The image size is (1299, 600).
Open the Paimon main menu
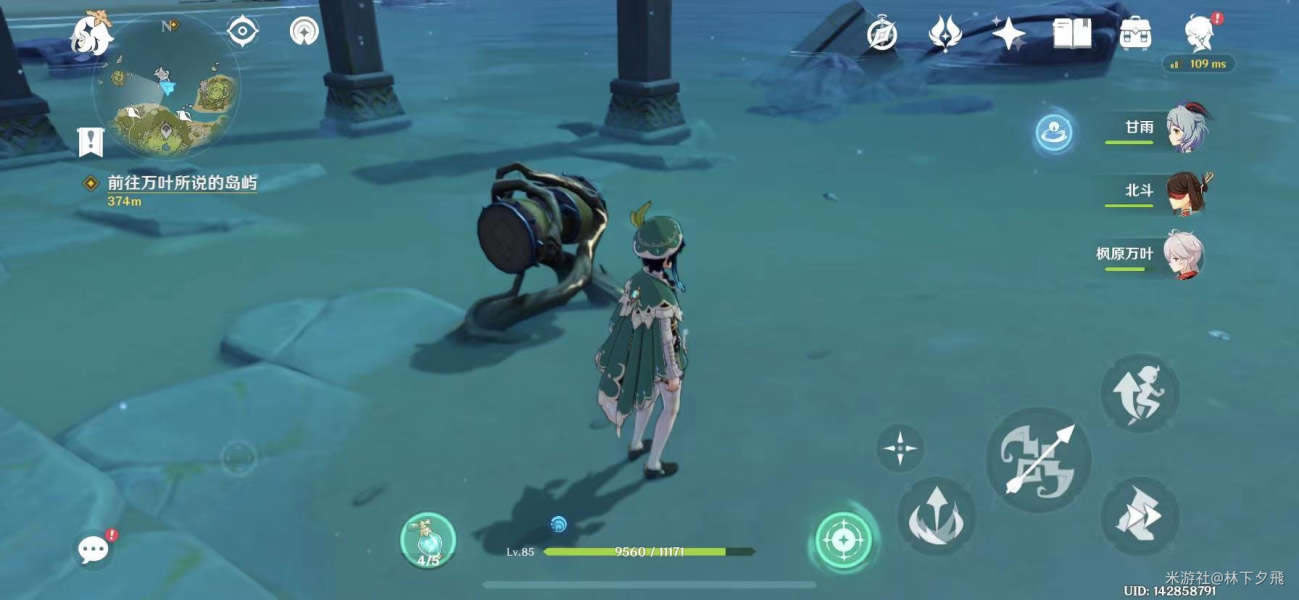pos(90,32)
